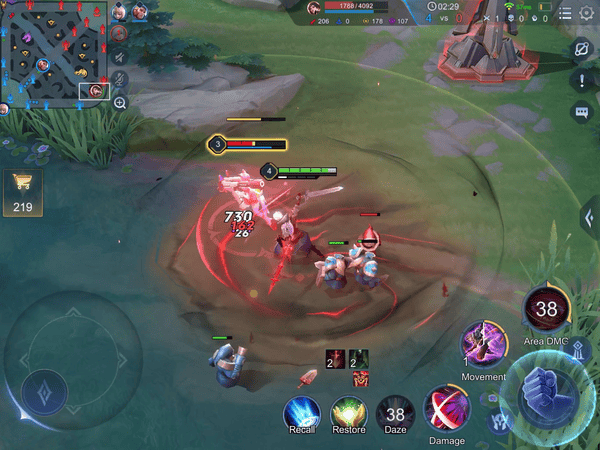Open the quick chat speech bubble
The image size is (600, 450).
tap(581, 112)
